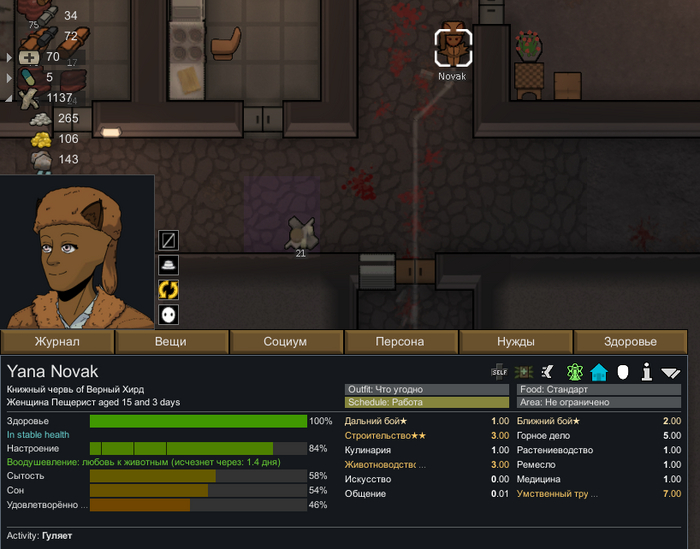Image resolution: width=700 pixels, height=549 pixels.
Task: Expand the medicine resource category
Action: click(x=10, y=57)
